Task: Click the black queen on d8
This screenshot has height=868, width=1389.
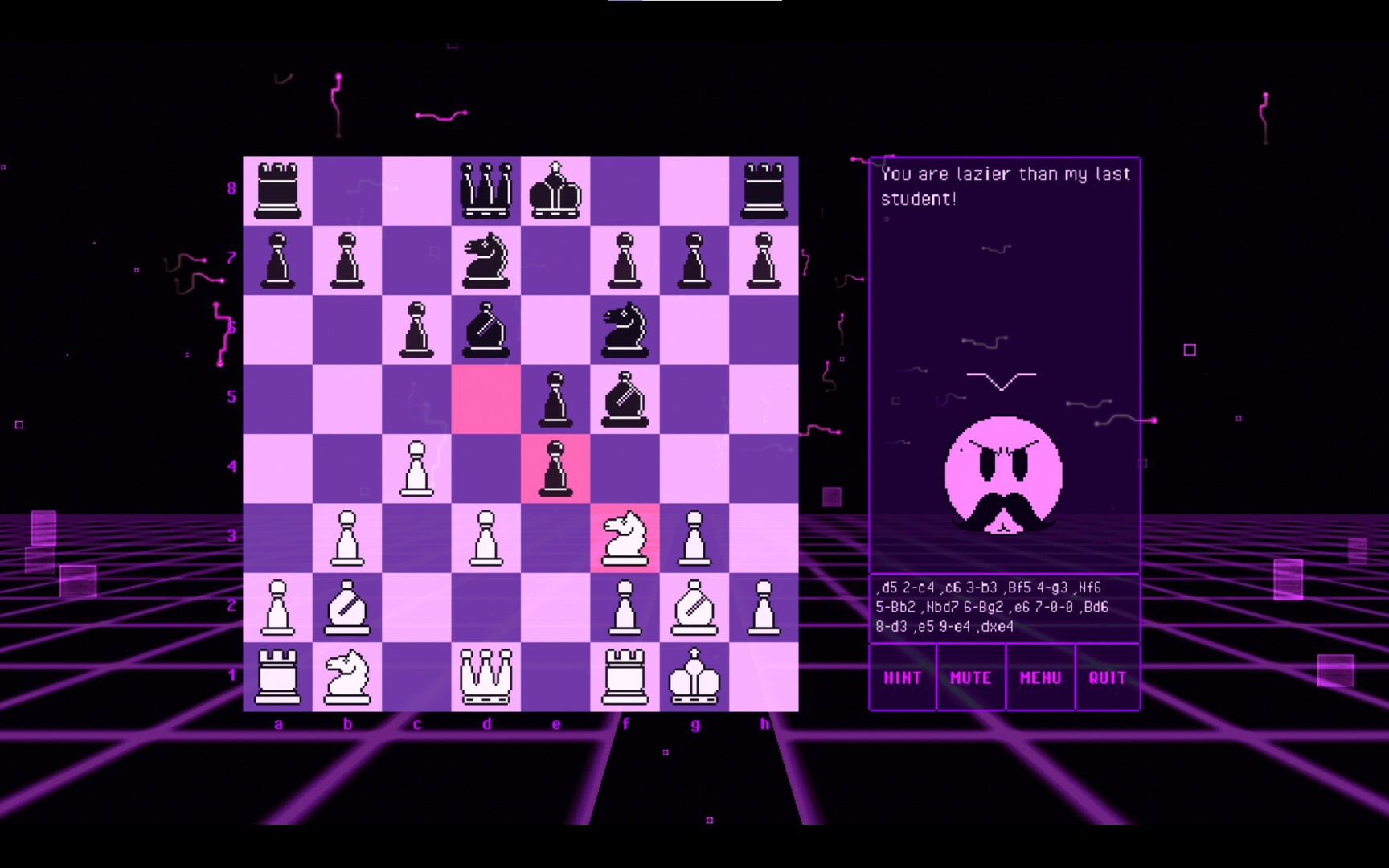Action: (486, 189)
